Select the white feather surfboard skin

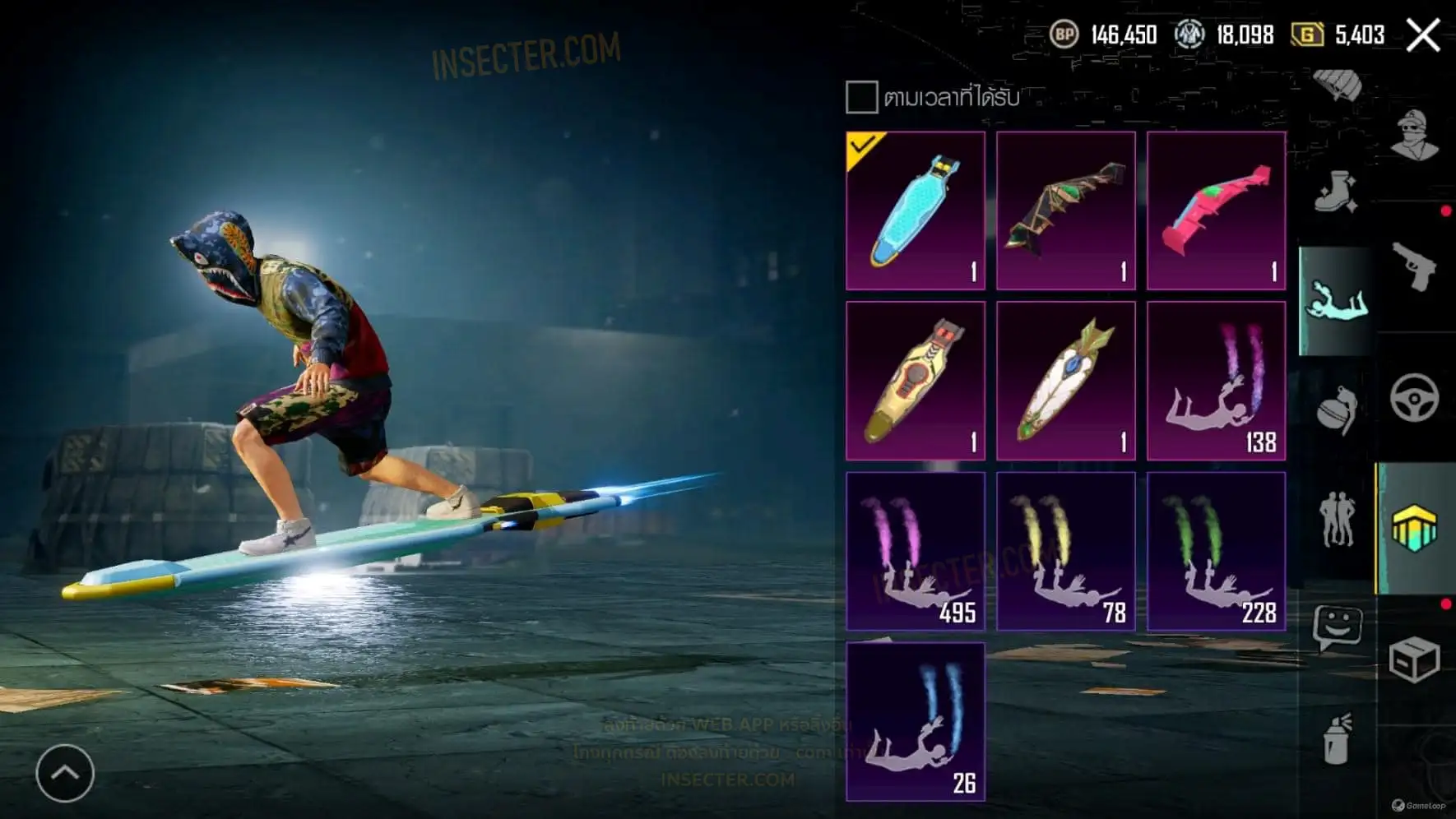click(1066, 381)
